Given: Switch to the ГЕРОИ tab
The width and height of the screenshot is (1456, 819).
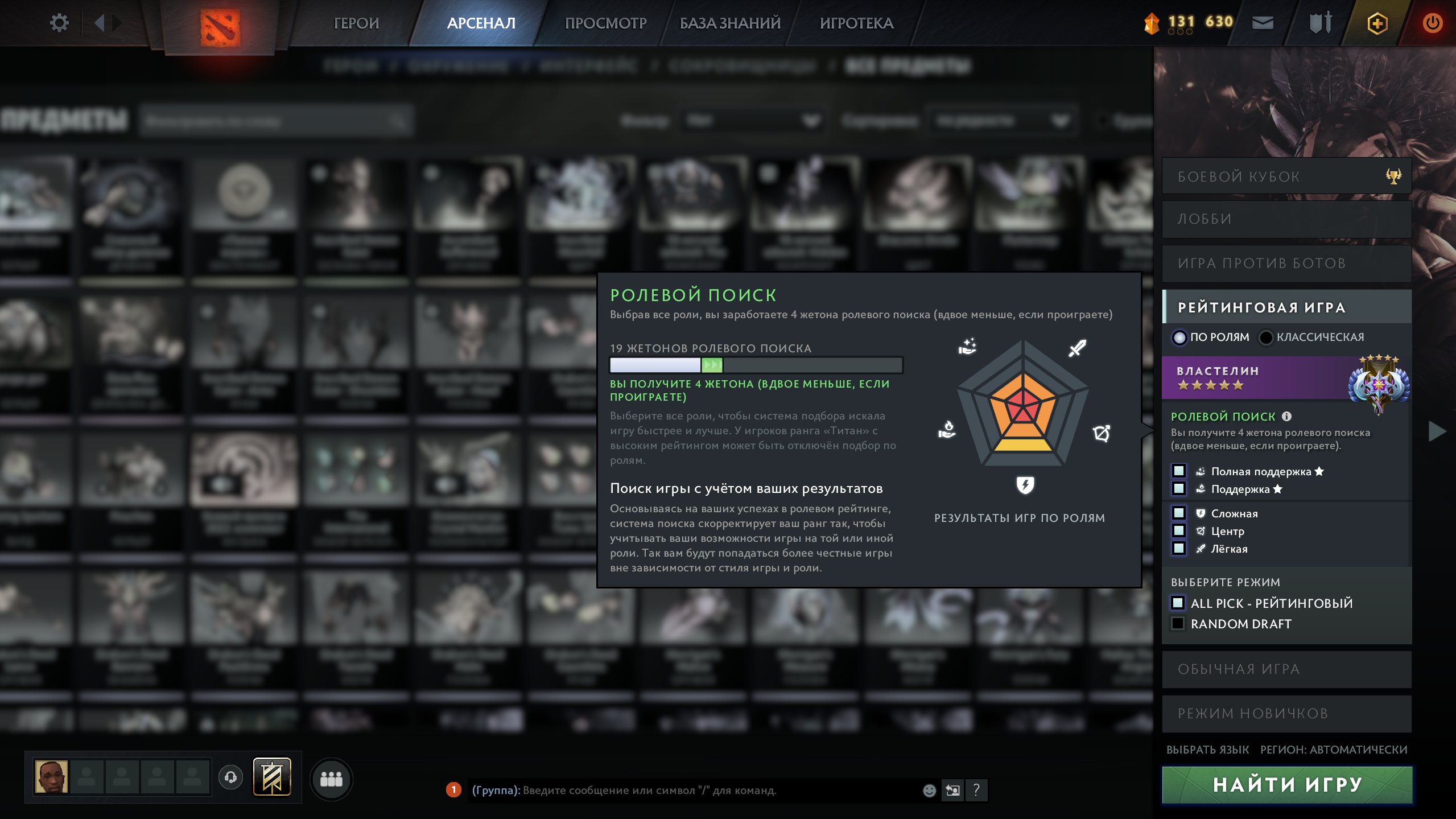Looking at the screenshot, I should click(357, 23).
